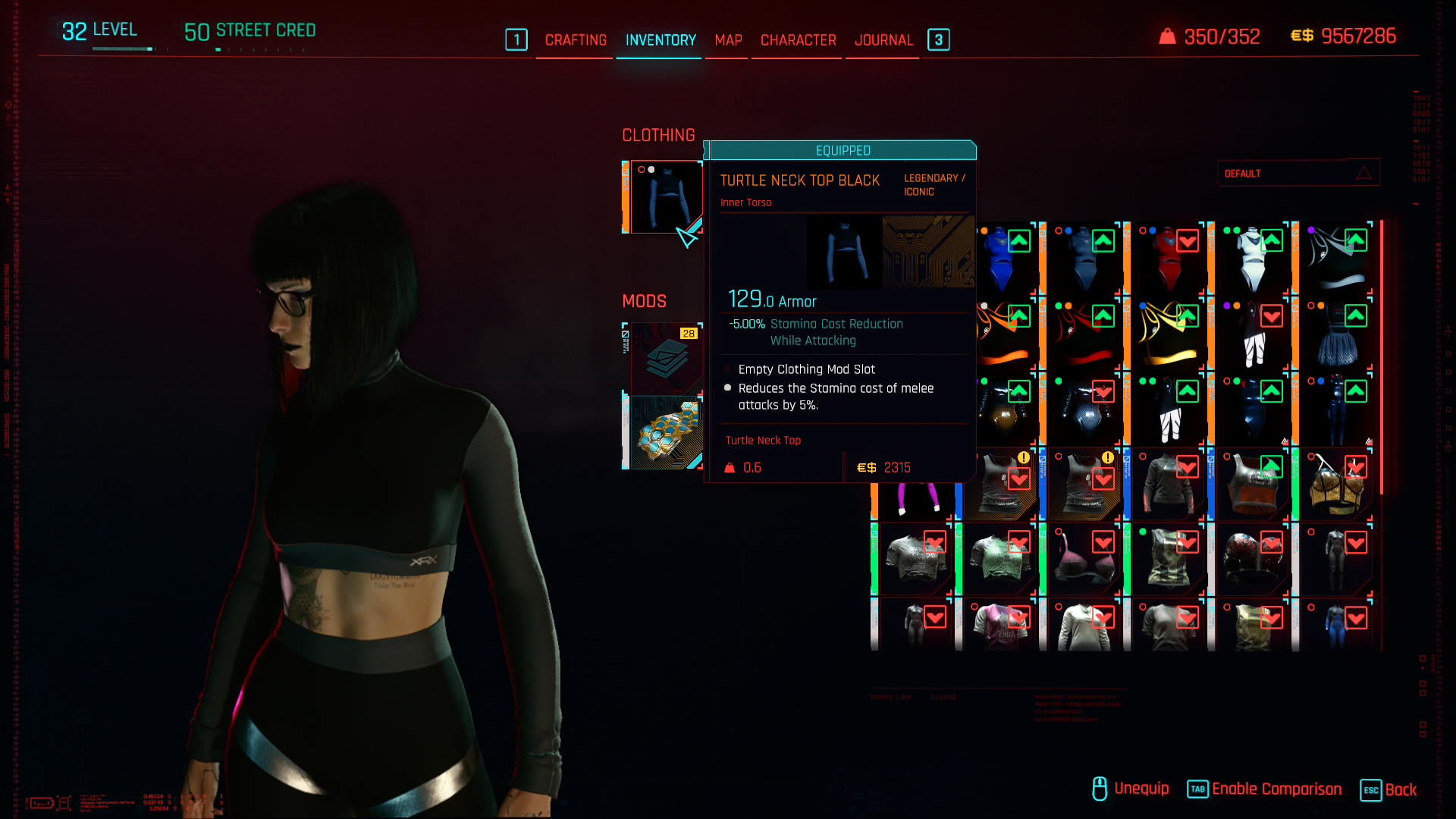Viewport: 1456px width, 819px height.
Task: Open the DEFAULT sort dropdown
Action: coord(1298,174)
